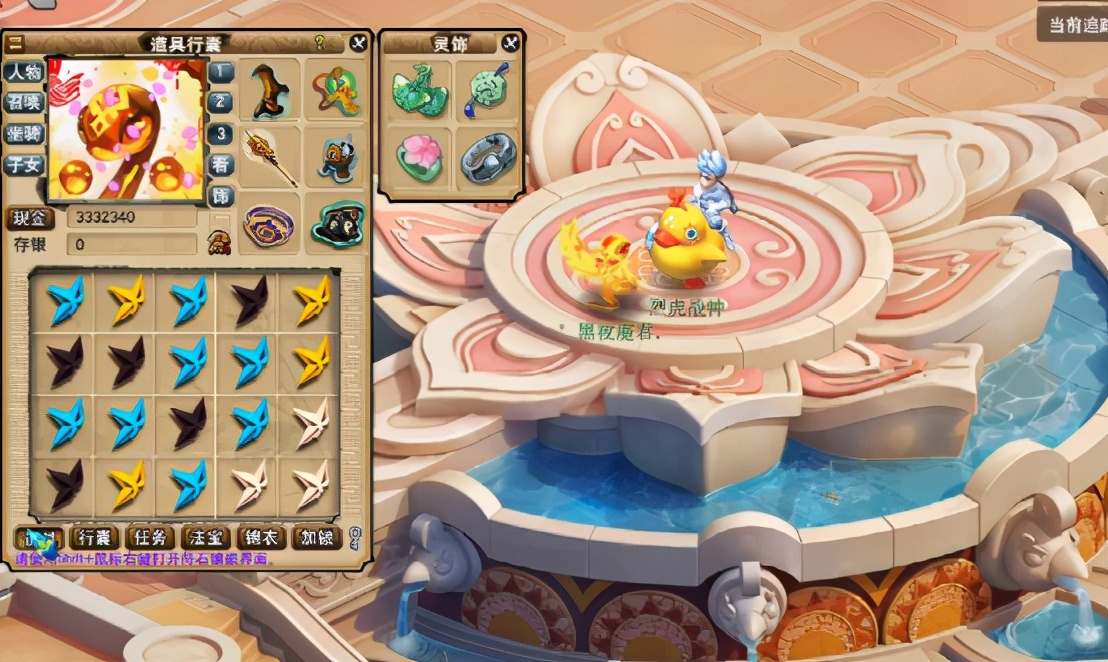Select the pink lotus flower accessory
1108x662 pixels.
point(418,157)
